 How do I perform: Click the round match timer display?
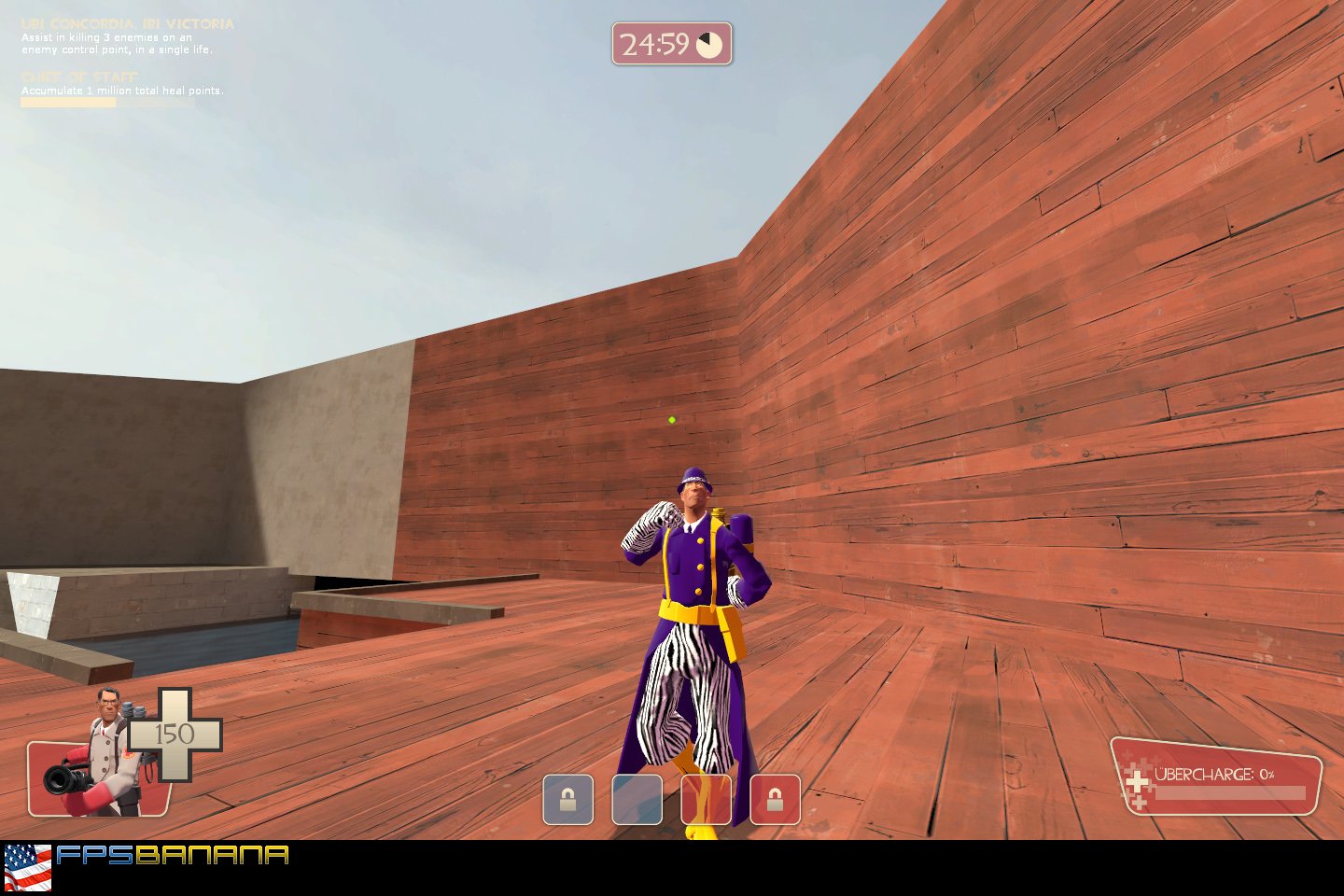pos(671,42)
